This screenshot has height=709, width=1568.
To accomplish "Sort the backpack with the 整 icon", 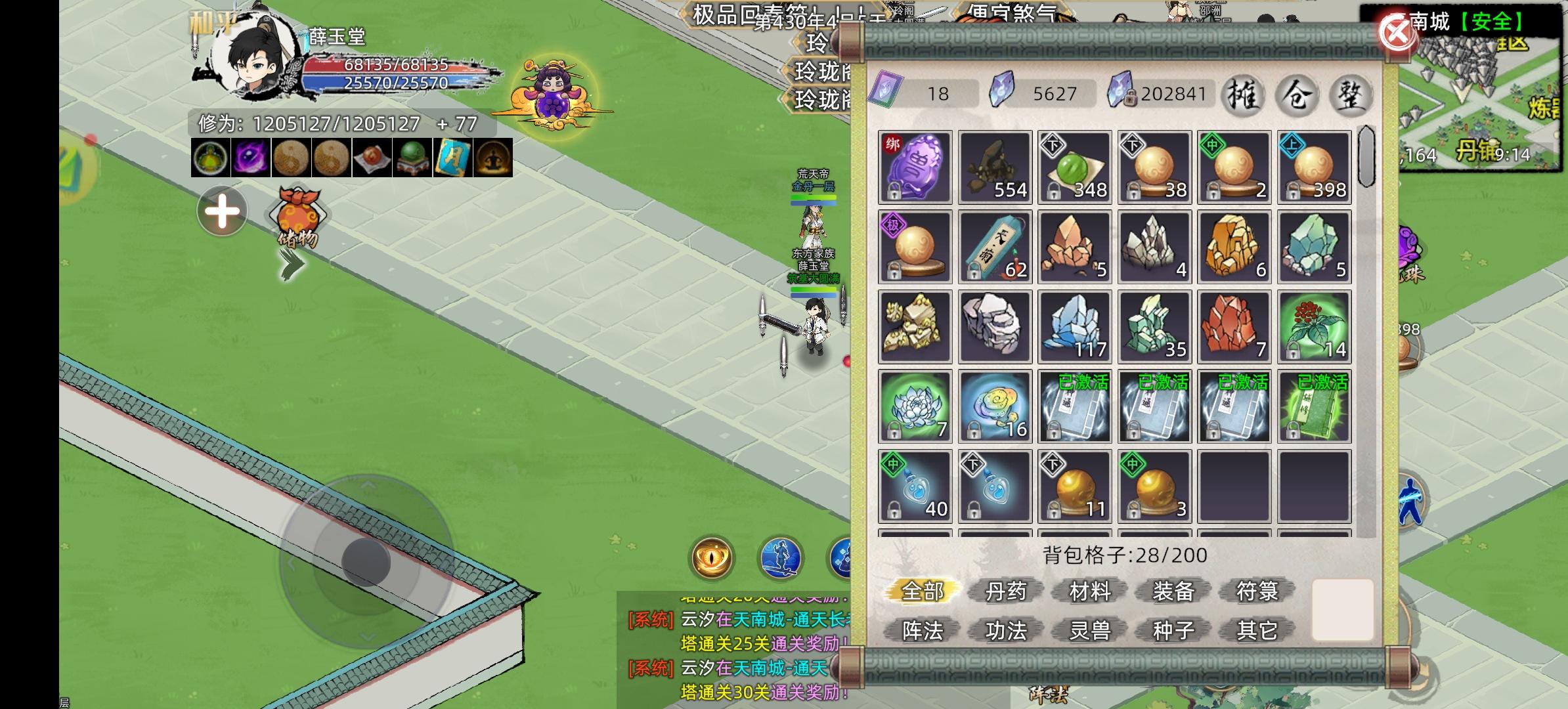I will [x=1351, y=95].
